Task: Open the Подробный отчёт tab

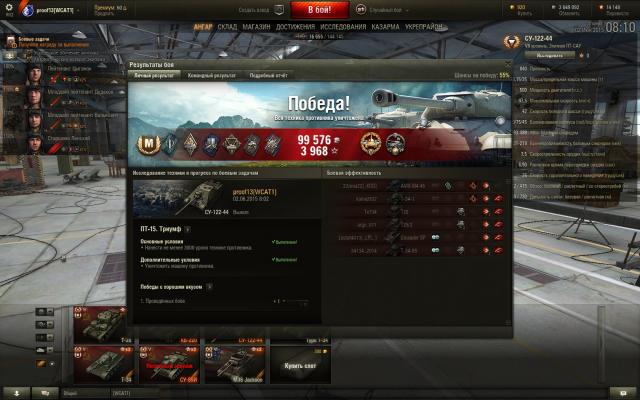Action: tap(268, 75)
